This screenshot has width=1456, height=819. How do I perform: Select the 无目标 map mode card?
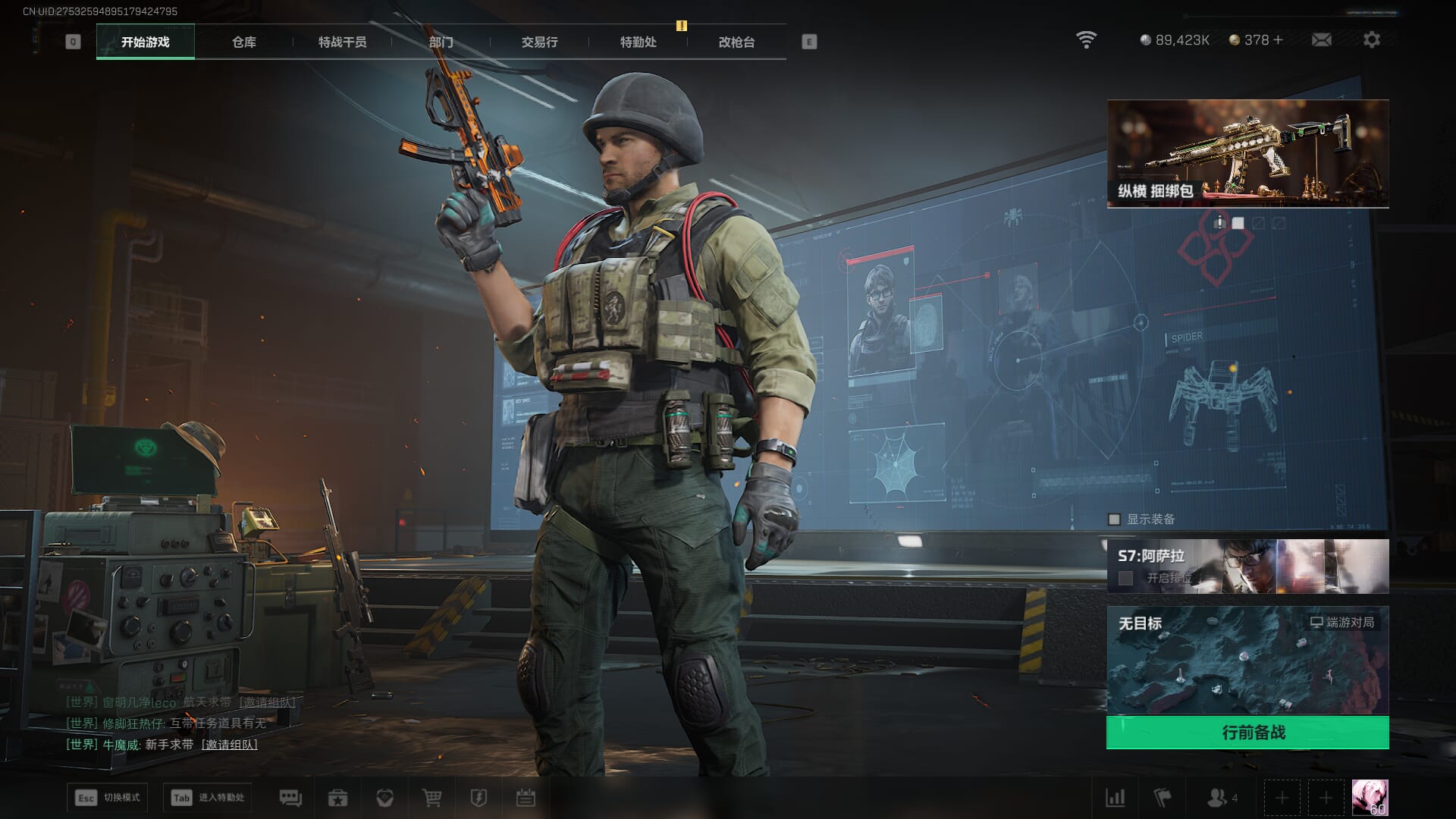click(x=1247, y=660)
